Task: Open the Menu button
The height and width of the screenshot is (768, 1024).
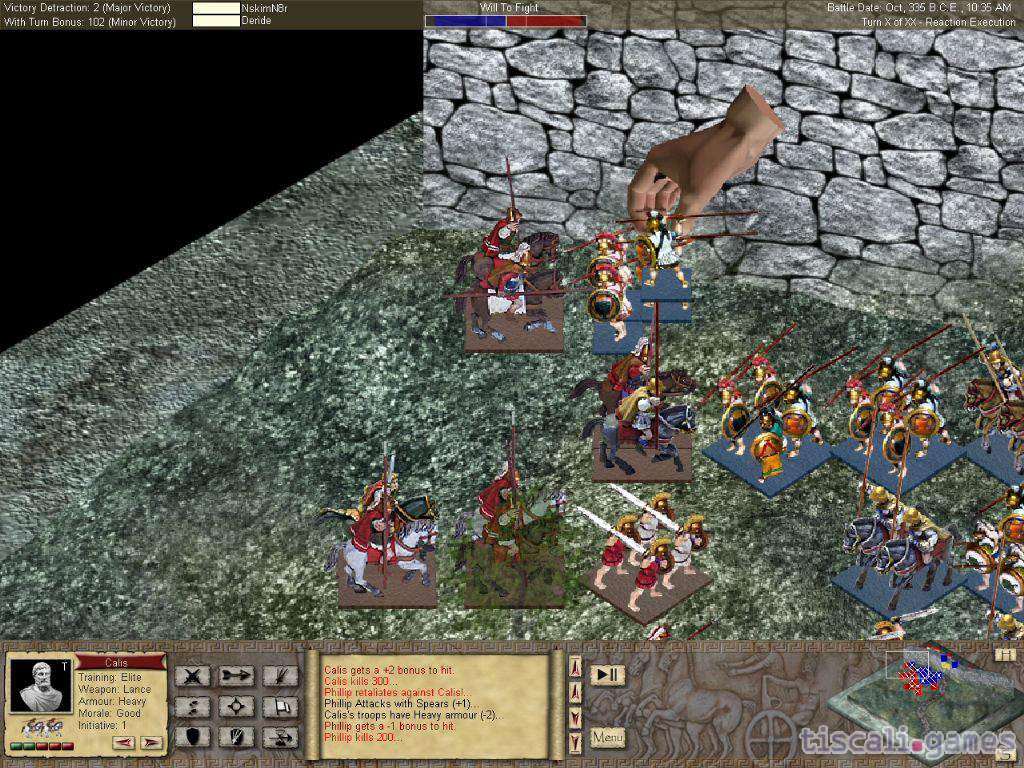Action: (607, 738)
